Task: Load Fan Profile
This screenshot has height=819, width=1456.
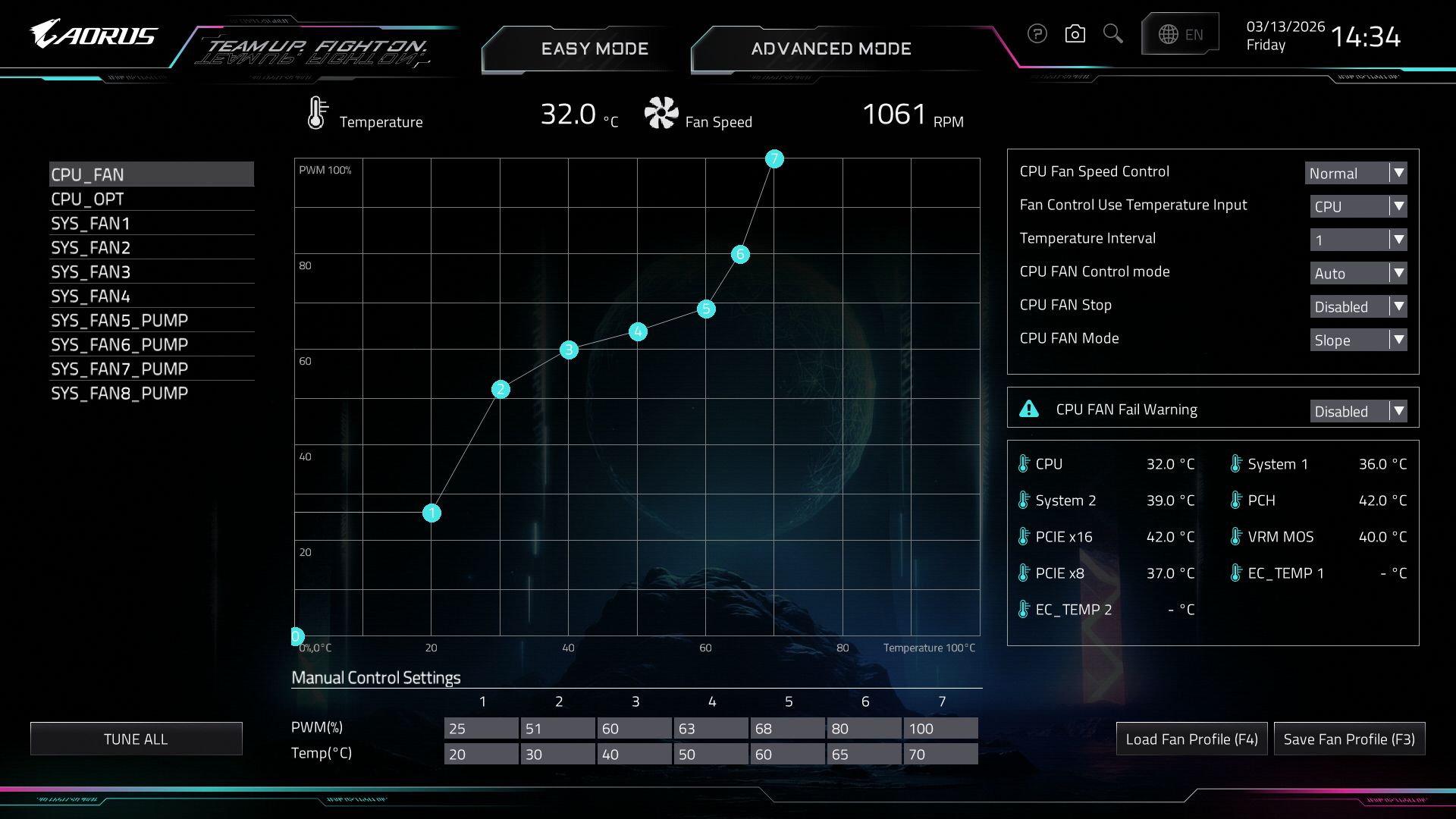Action: [1191, 739]
